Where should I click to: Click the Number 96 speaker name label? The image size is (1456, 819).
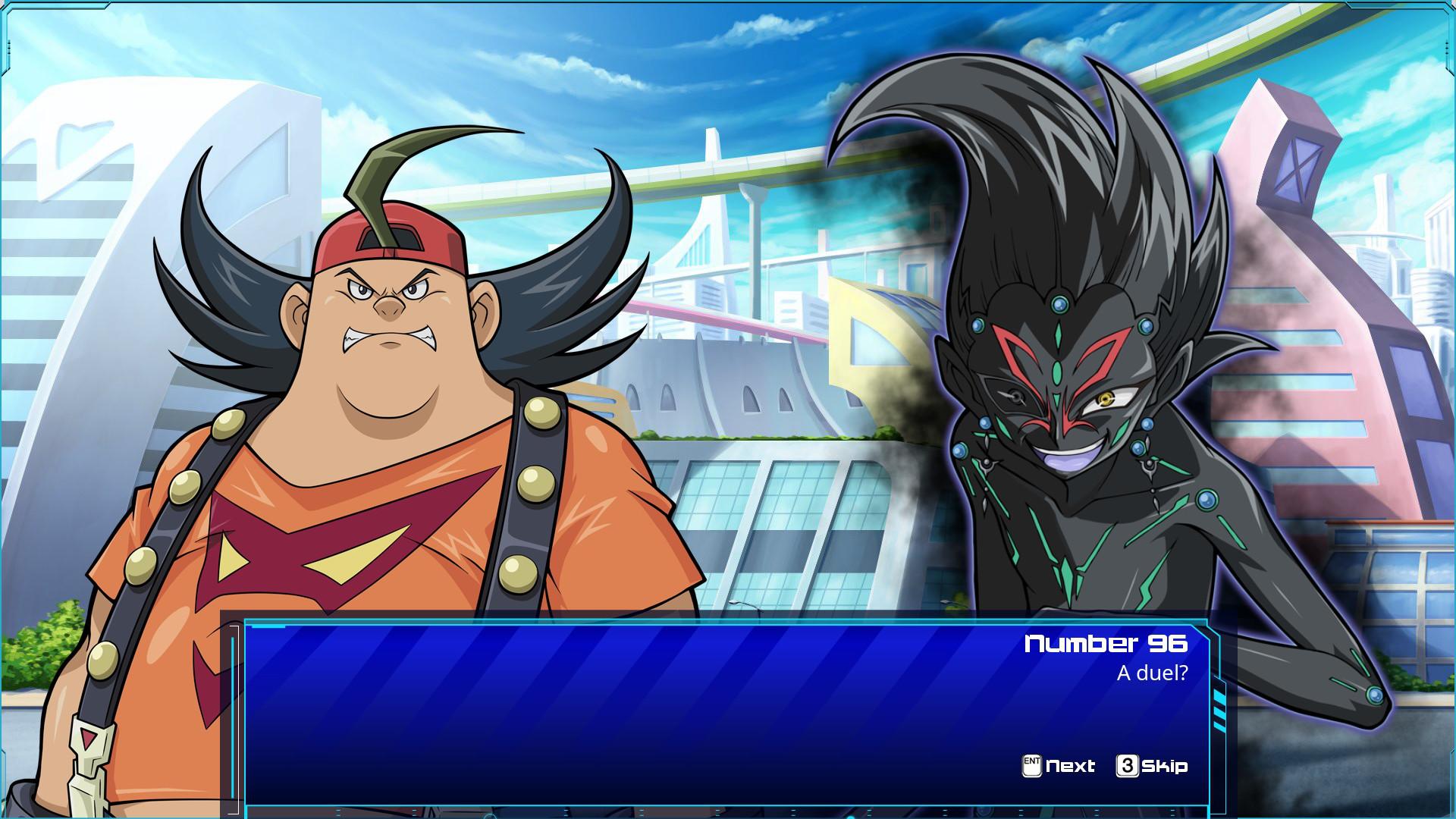point(1103,645)
